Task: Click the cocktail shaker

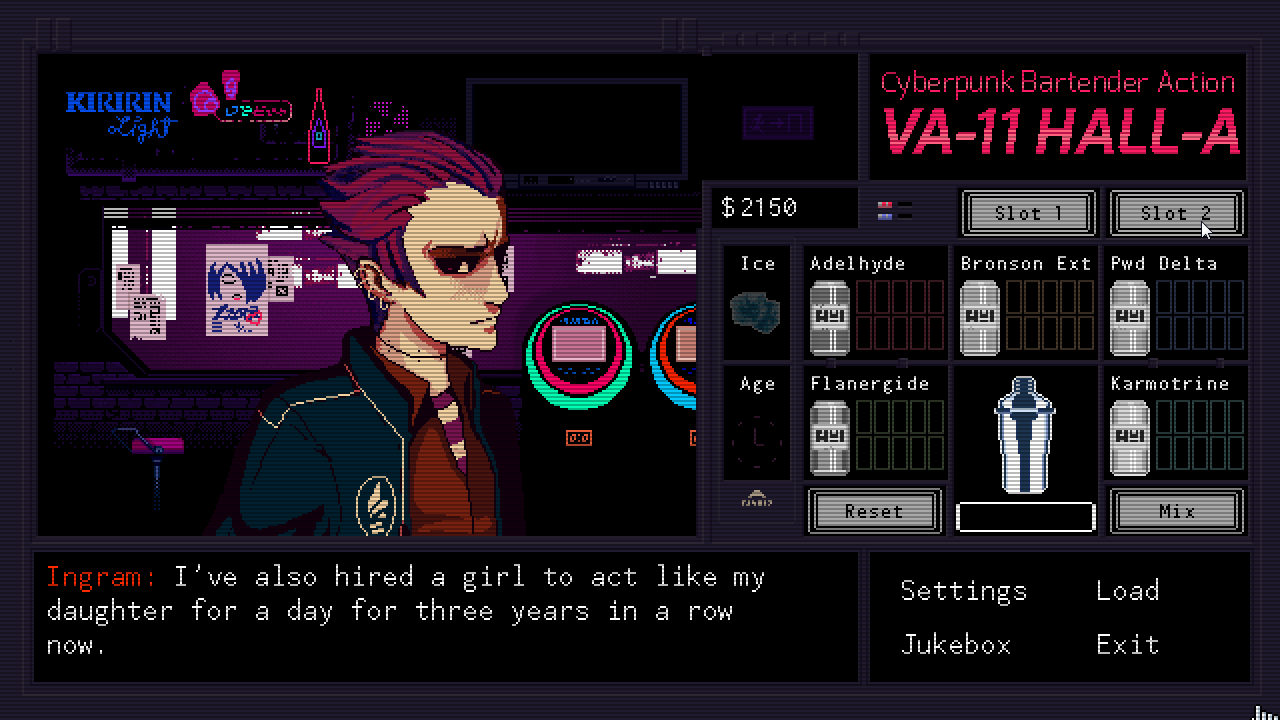Action: (1025, 435)
